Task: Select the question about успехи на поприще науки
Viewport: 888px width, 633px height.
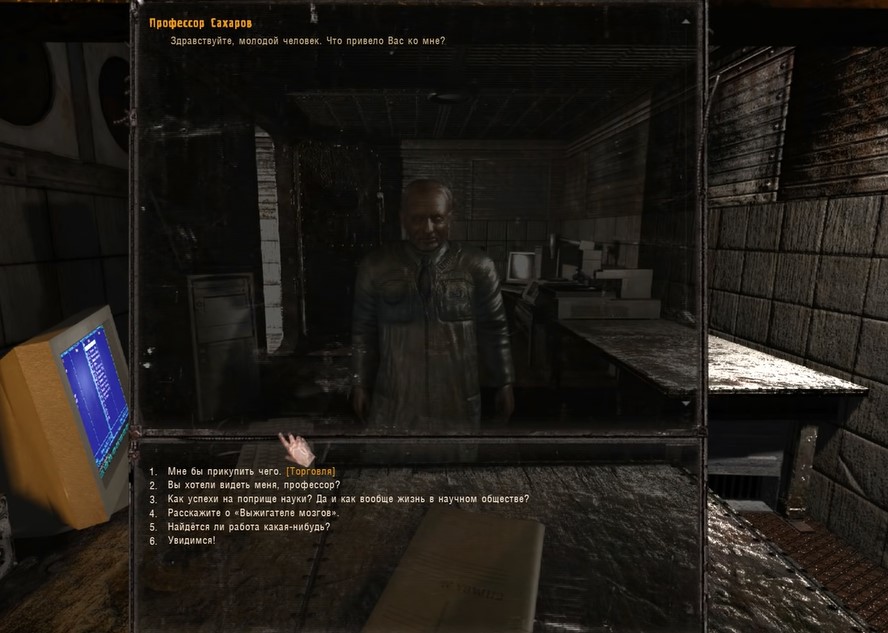Action: 348,499
